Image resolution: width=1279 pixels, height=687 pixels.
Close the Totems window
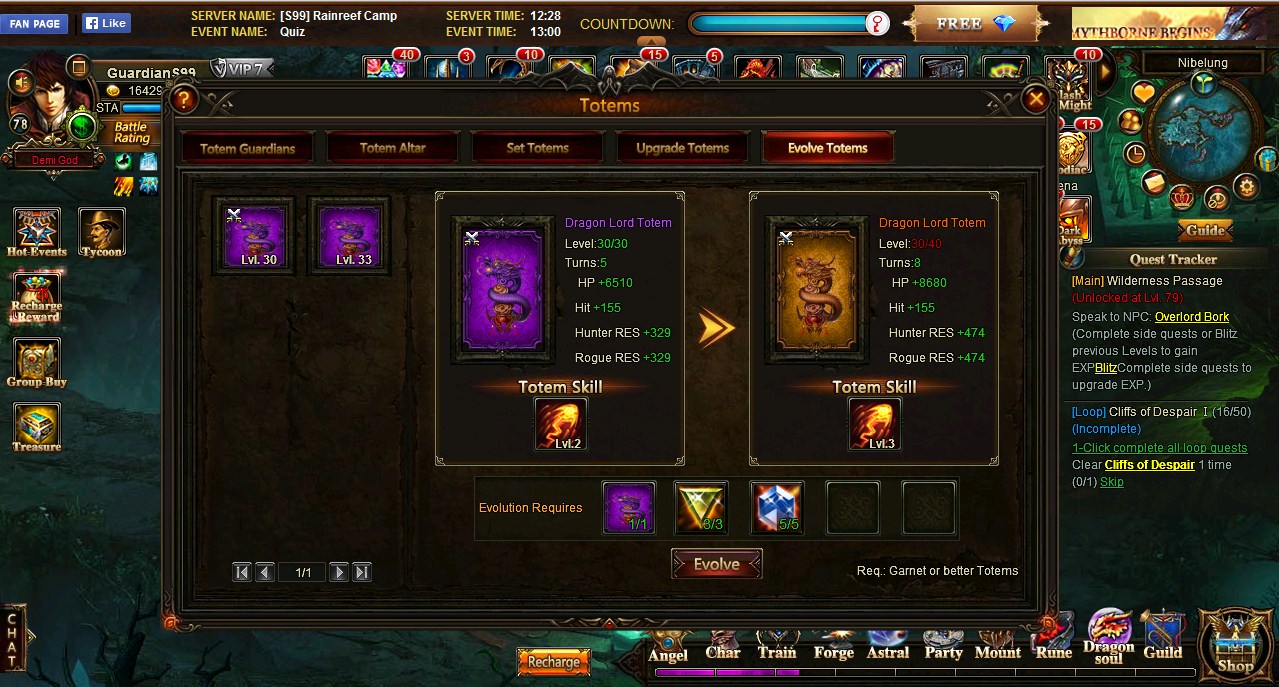[x=1036, y=99]
